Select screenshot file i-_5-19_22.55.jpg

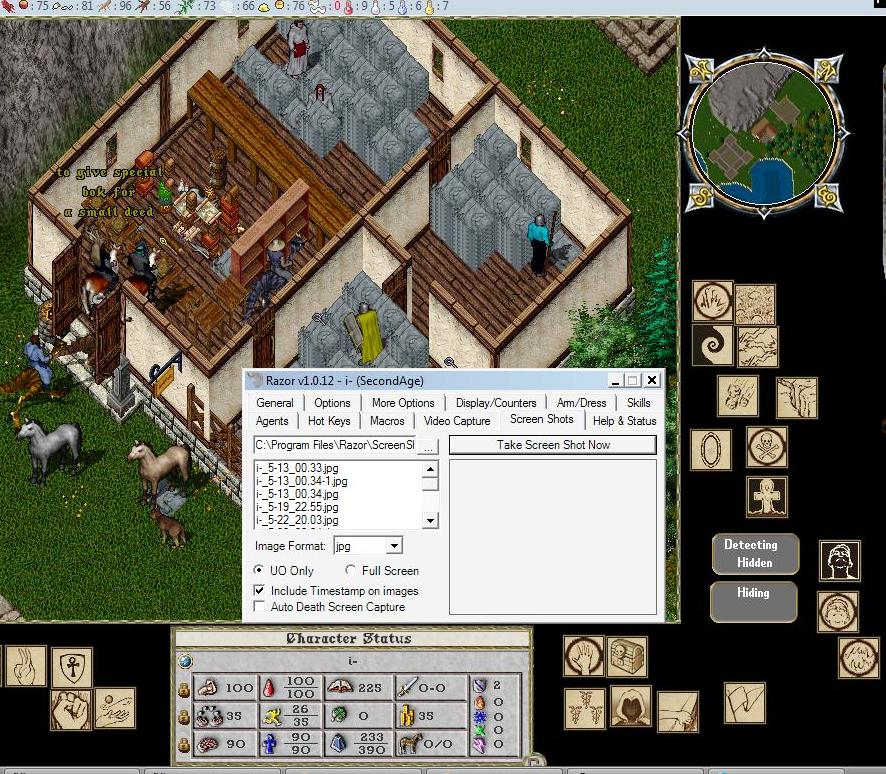click(297, 507)
